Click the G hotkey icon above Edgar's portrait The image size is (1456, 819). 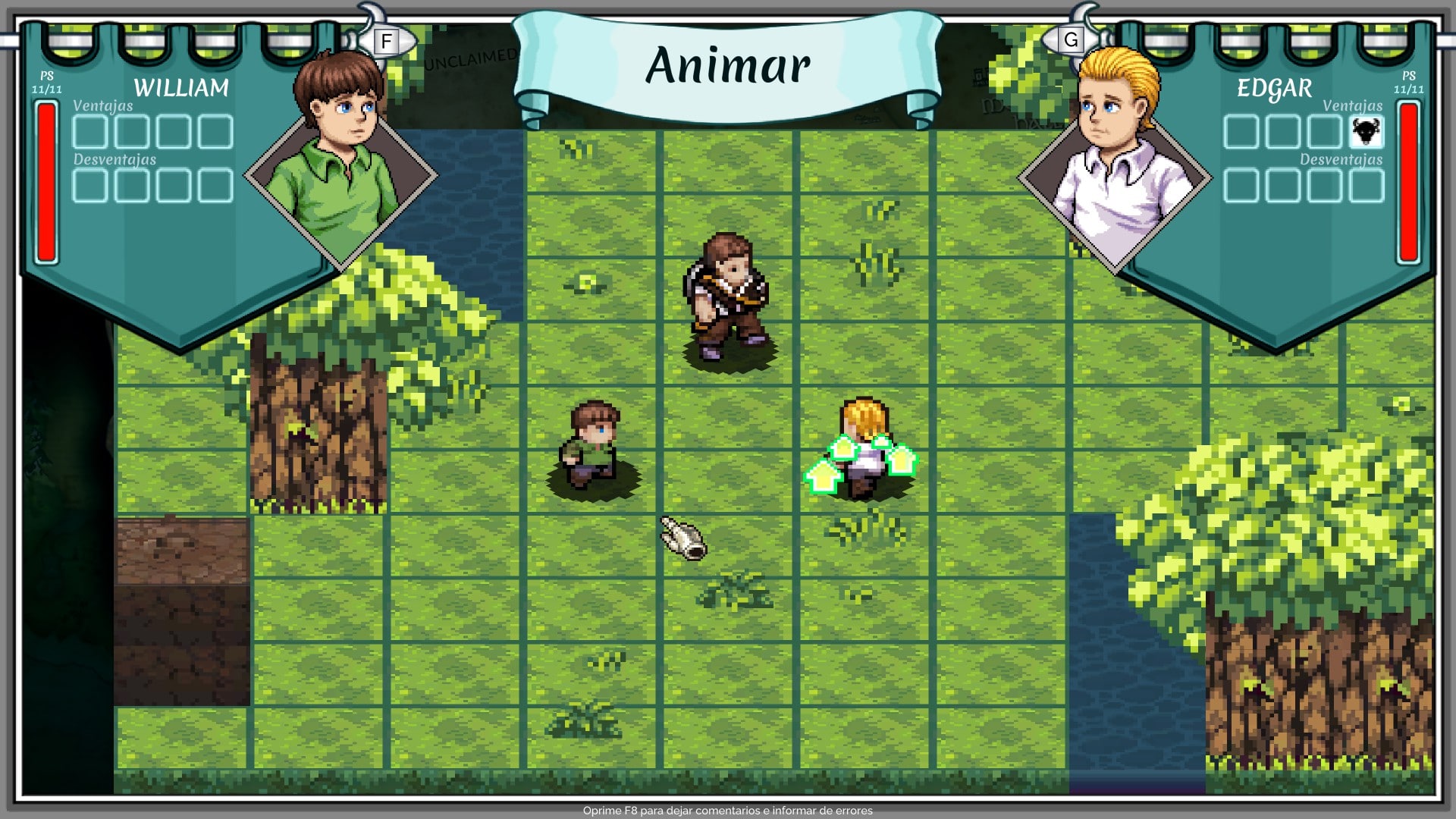pos(1071,41)
